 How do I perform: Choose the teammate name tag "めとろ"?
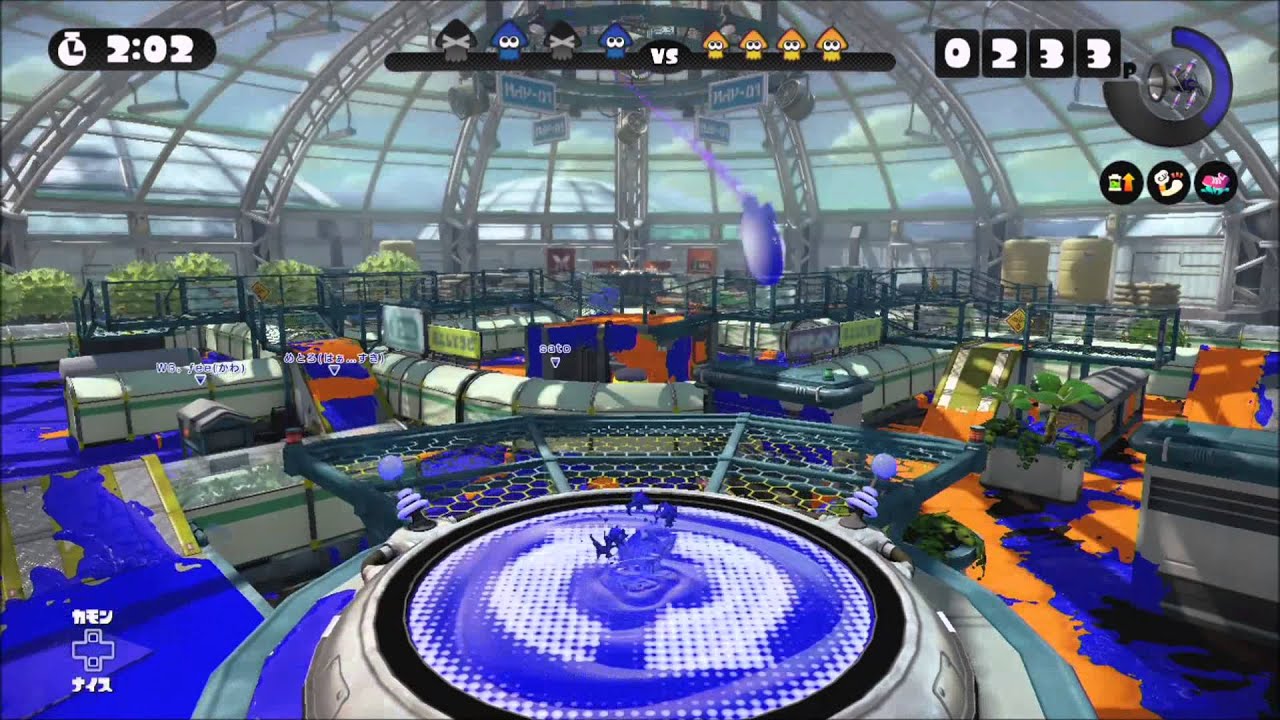click(334, 357)
